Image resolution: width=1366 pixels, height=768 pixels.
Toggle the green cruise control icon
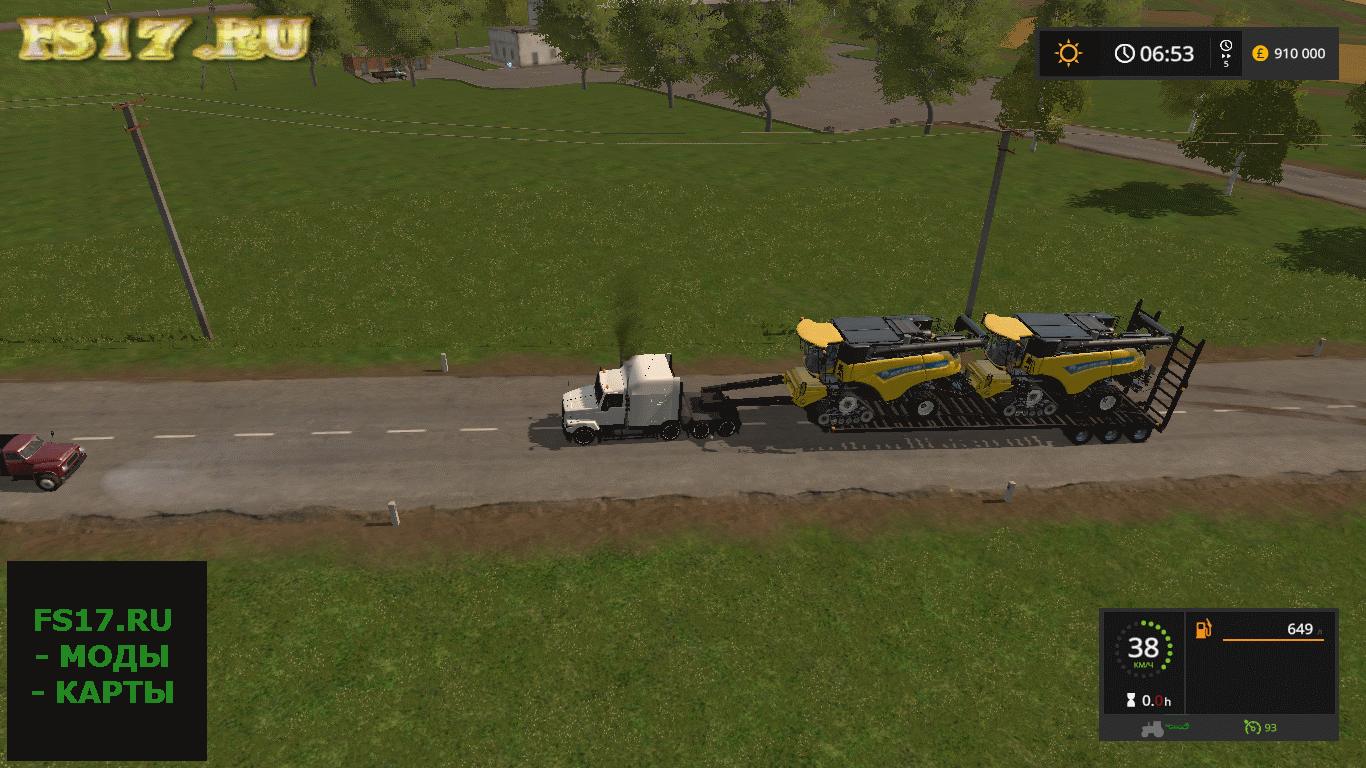(1251, 727)
